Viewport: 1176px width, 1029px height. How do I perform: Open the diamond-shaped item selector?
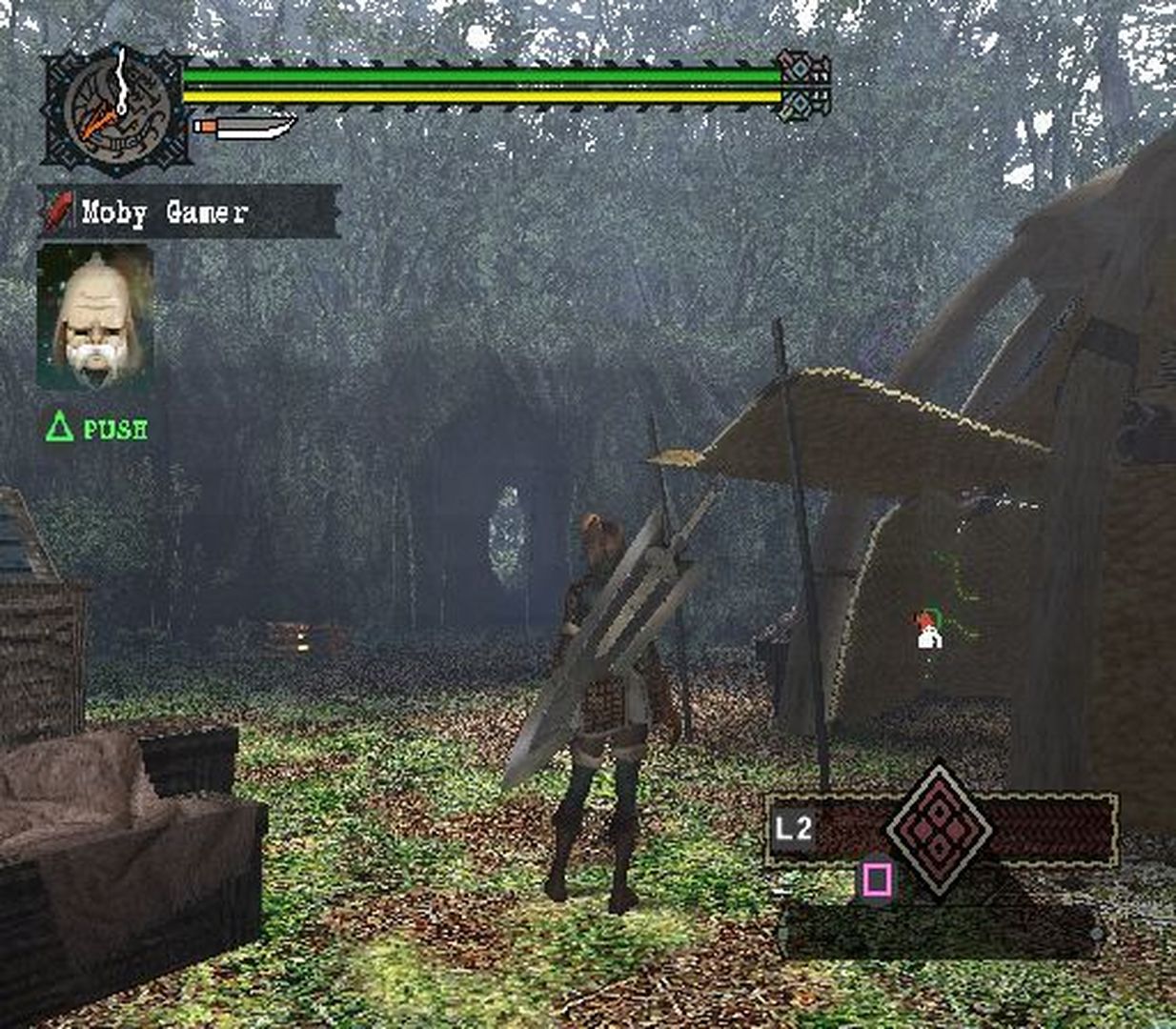[x=939, y=827]
